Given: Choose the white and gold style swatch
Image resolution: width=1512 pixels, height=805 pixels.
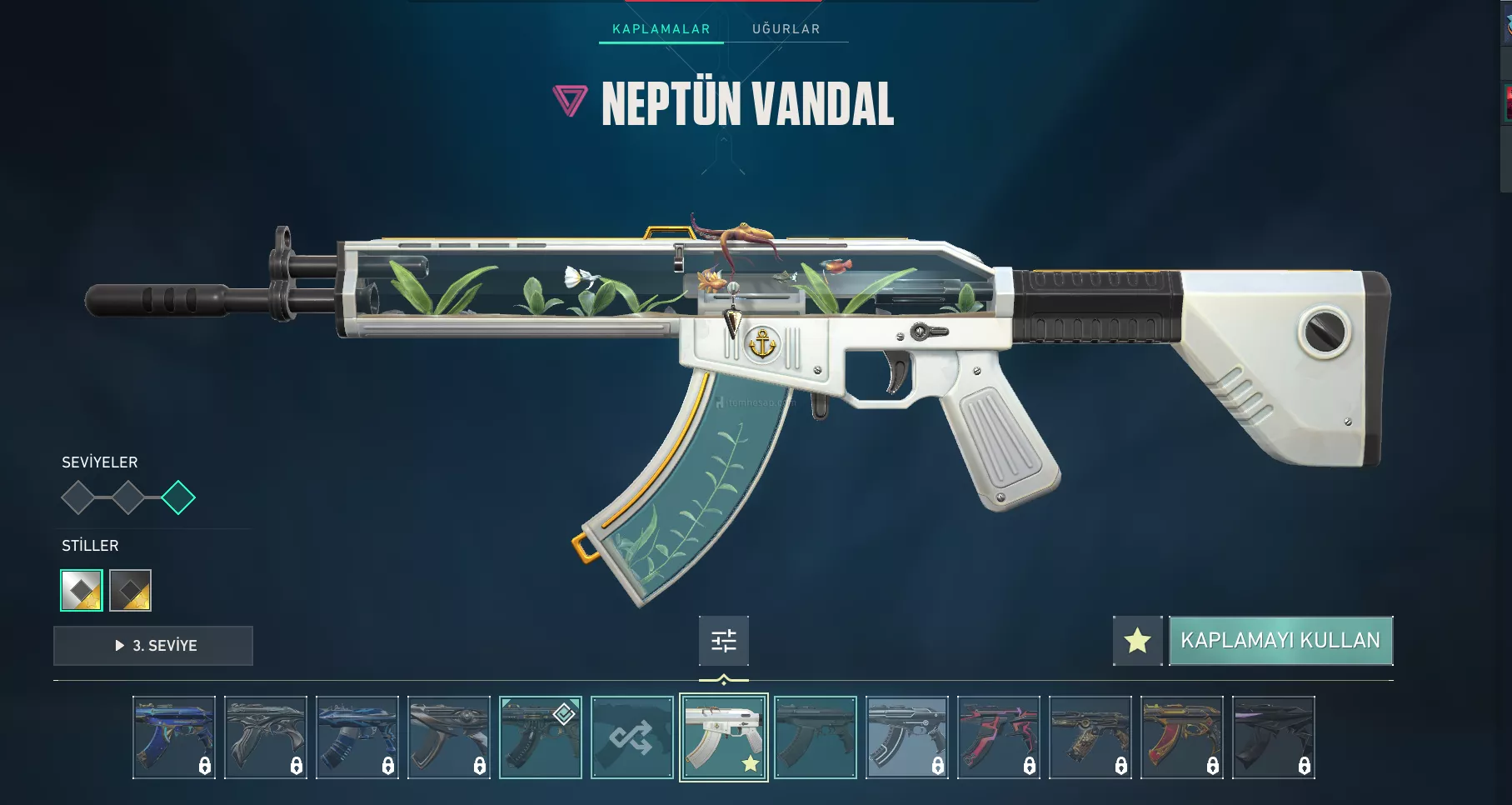Looking at the screenshot, I should (x=82, y=591).
